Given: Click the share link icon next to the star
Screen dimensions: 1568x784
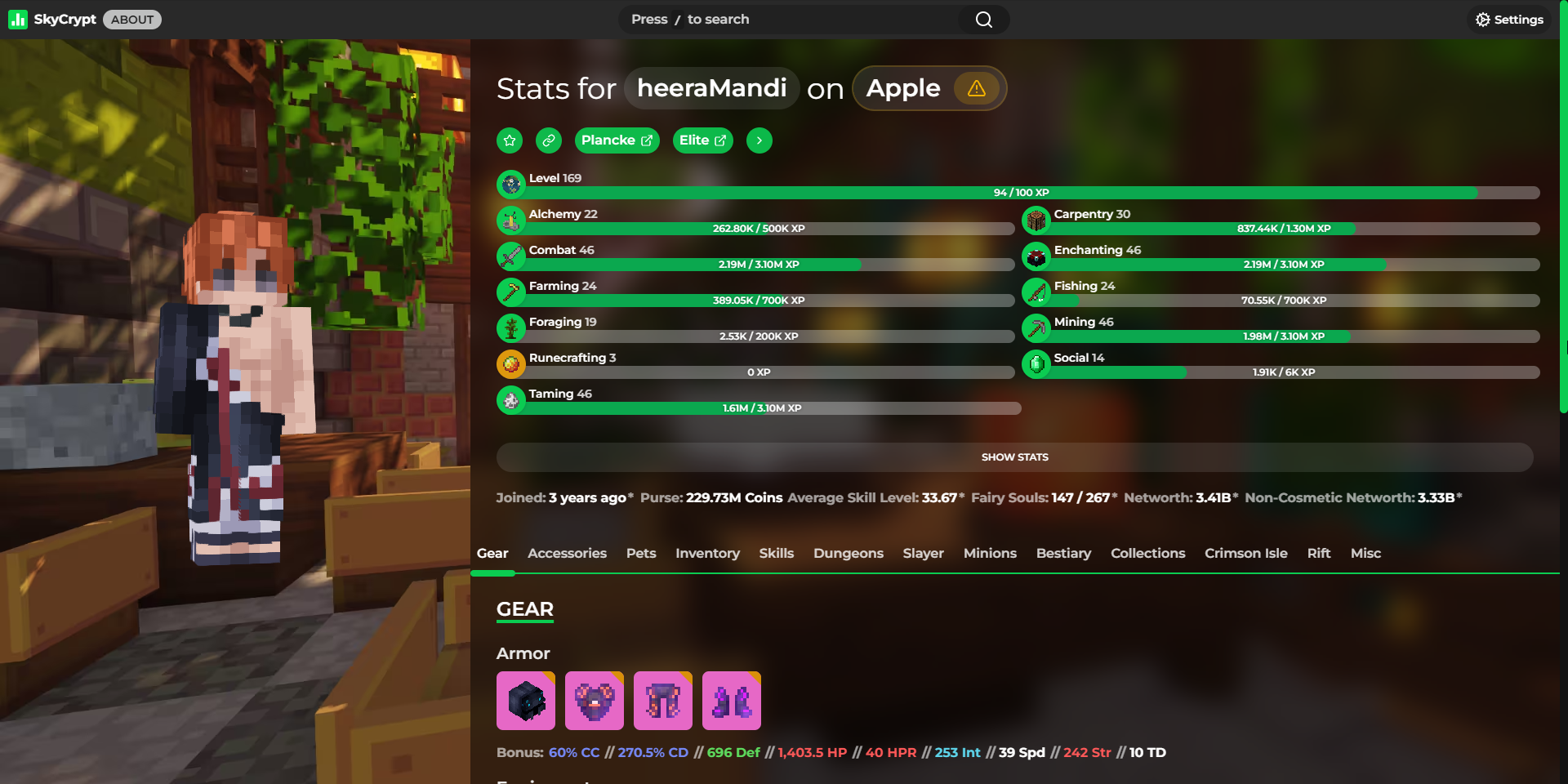Looking at the screenshot, I should 548,140.
